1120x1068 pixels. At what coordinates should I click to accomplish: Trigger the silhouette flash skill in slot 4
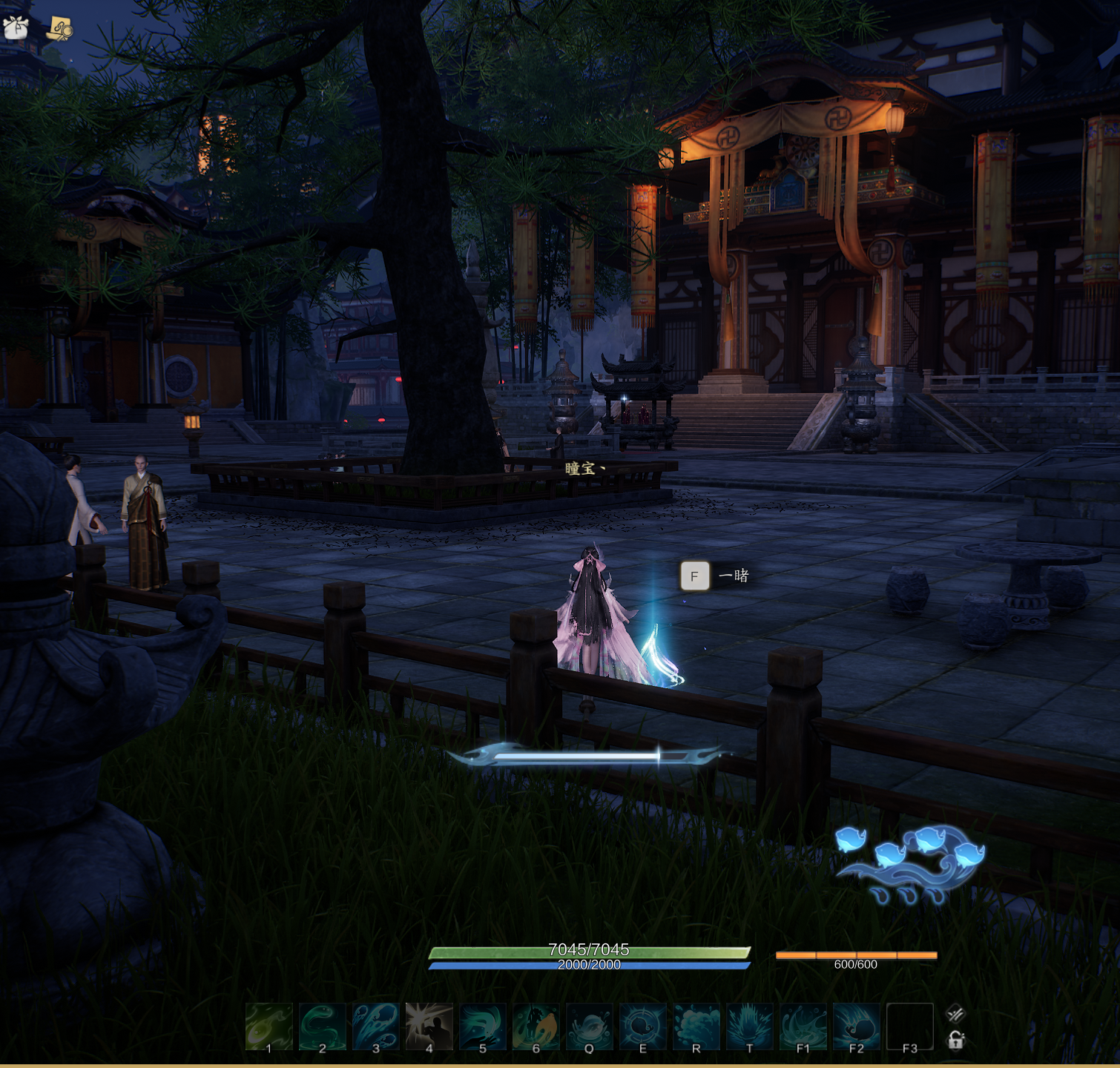[429, 1026]
